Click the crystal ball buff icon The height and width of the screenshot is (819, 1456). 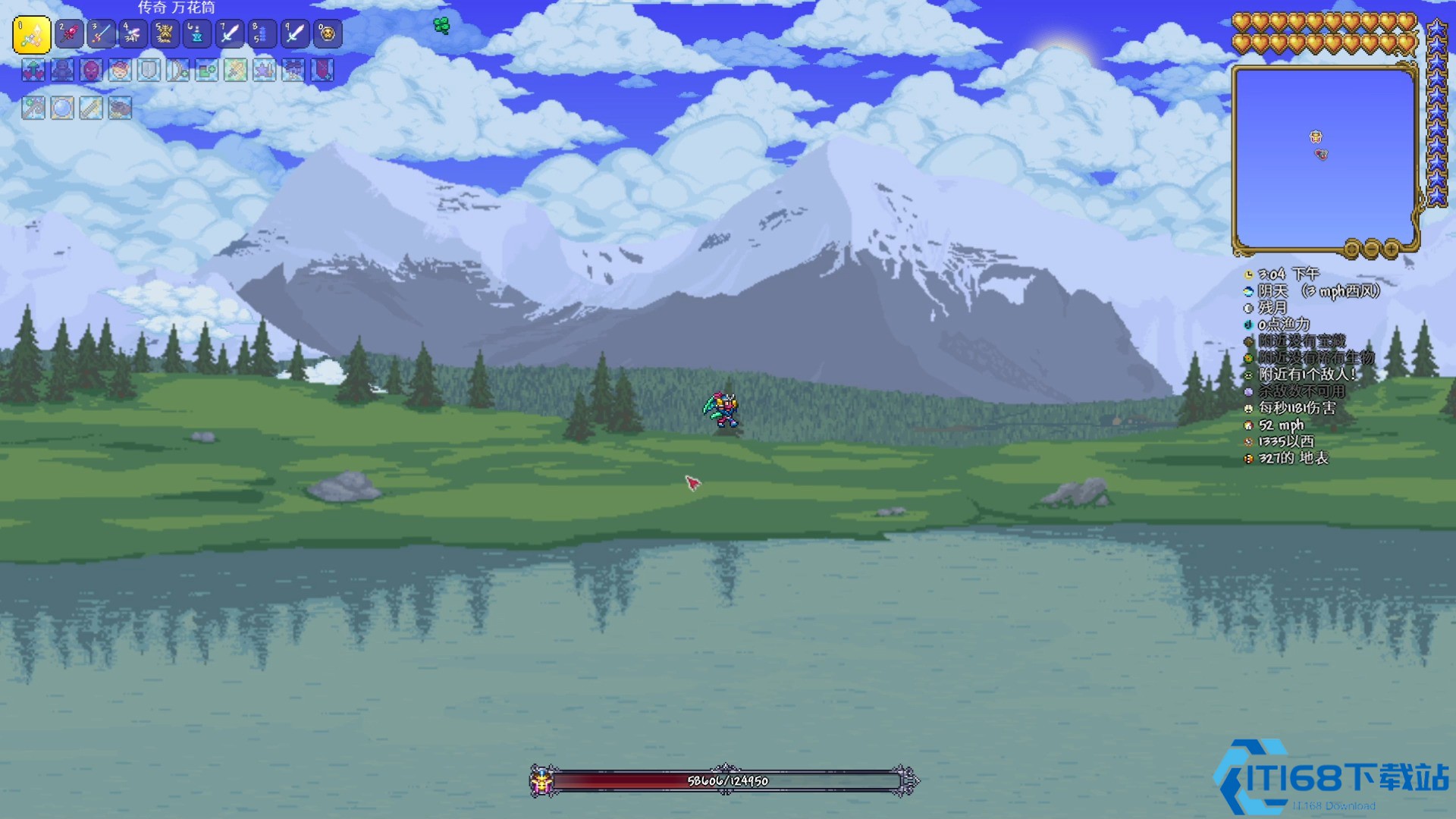62,108
